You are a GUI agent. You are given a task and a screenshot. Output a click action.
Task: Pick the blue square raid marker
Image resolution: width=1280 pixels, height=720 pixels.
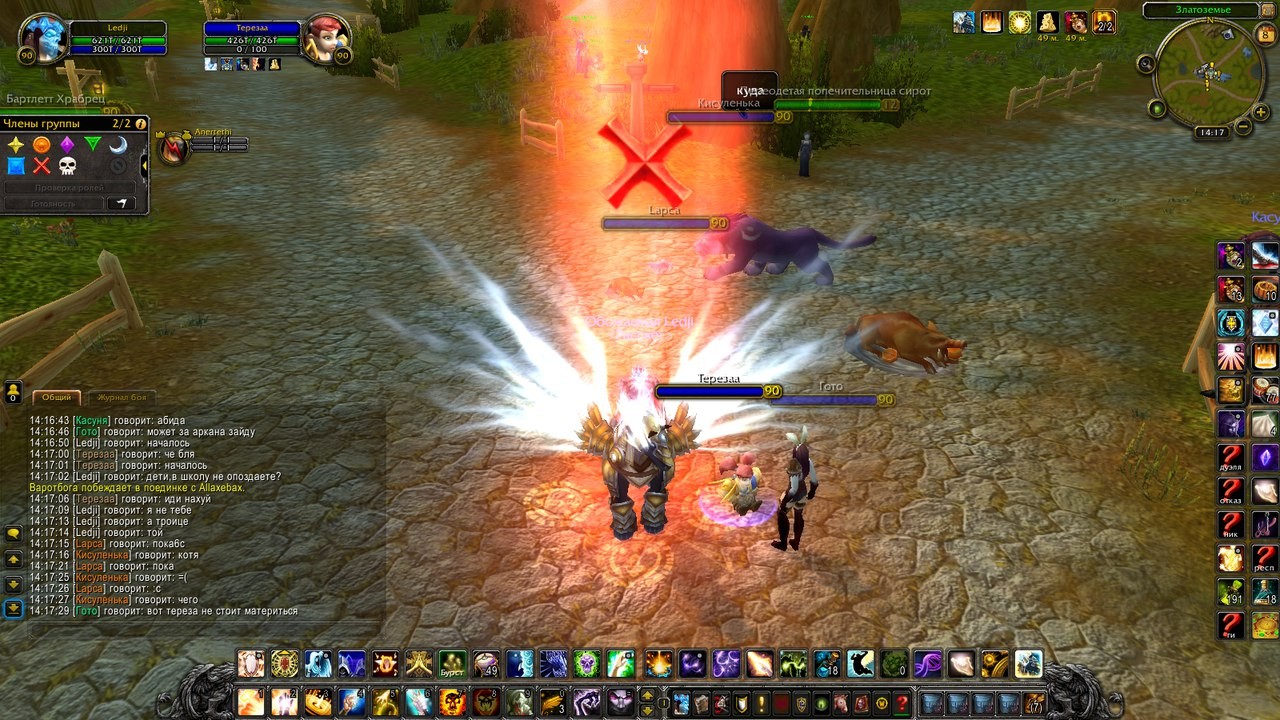pyautogui.click(x=16, y=166)
